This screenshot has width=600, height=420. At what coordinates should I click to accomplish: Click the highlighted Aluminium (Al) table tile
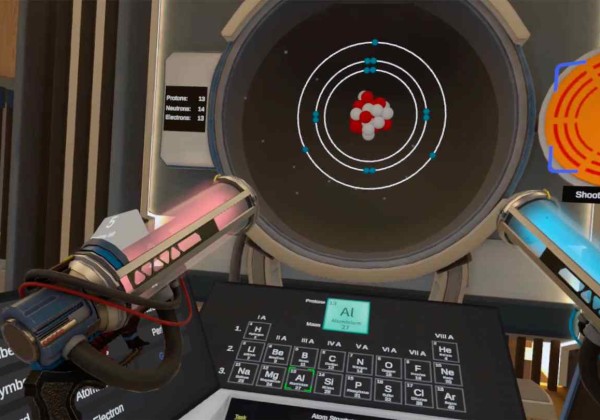pyautogui.click(x=301, y=381)
